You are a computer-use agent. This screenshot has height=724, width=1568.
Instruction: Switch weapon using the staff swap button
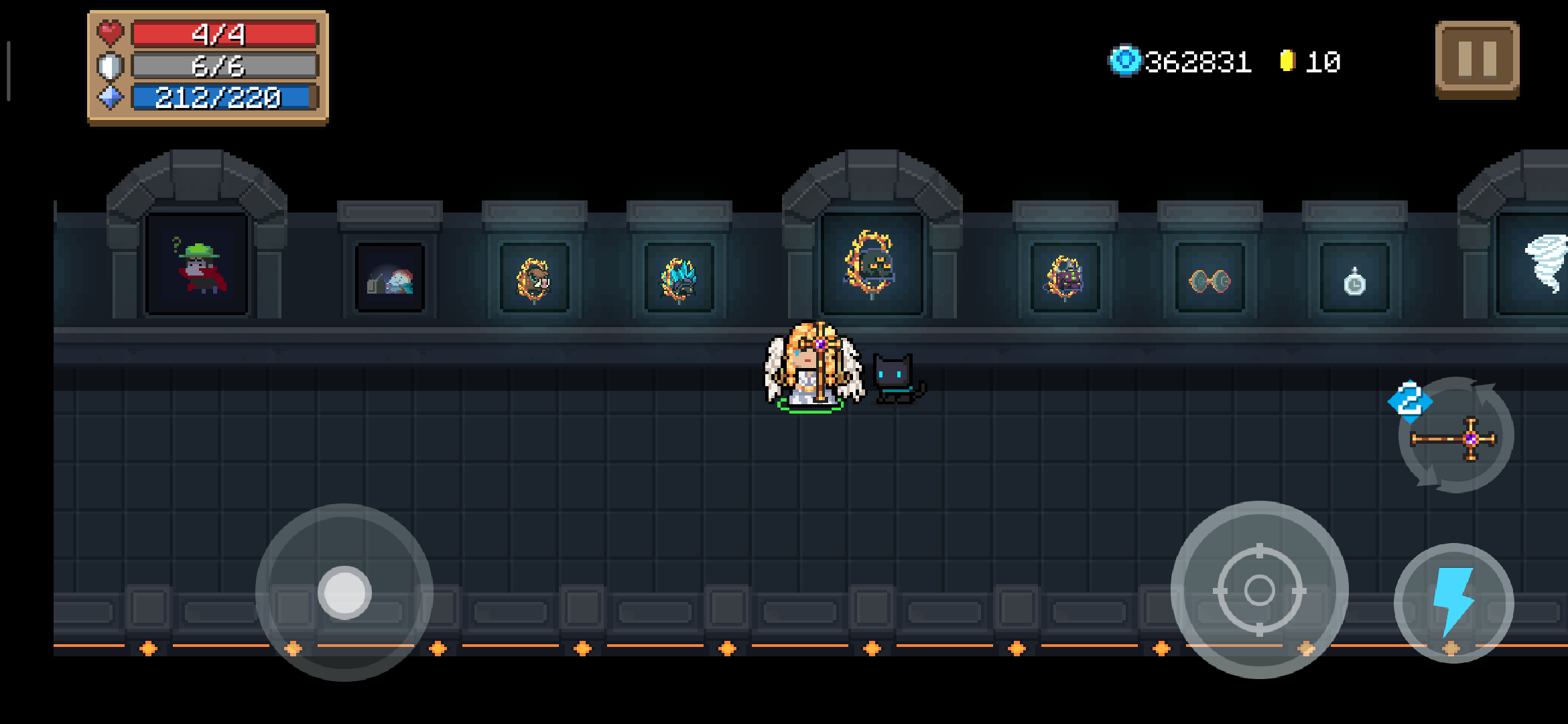(1455, 437)
